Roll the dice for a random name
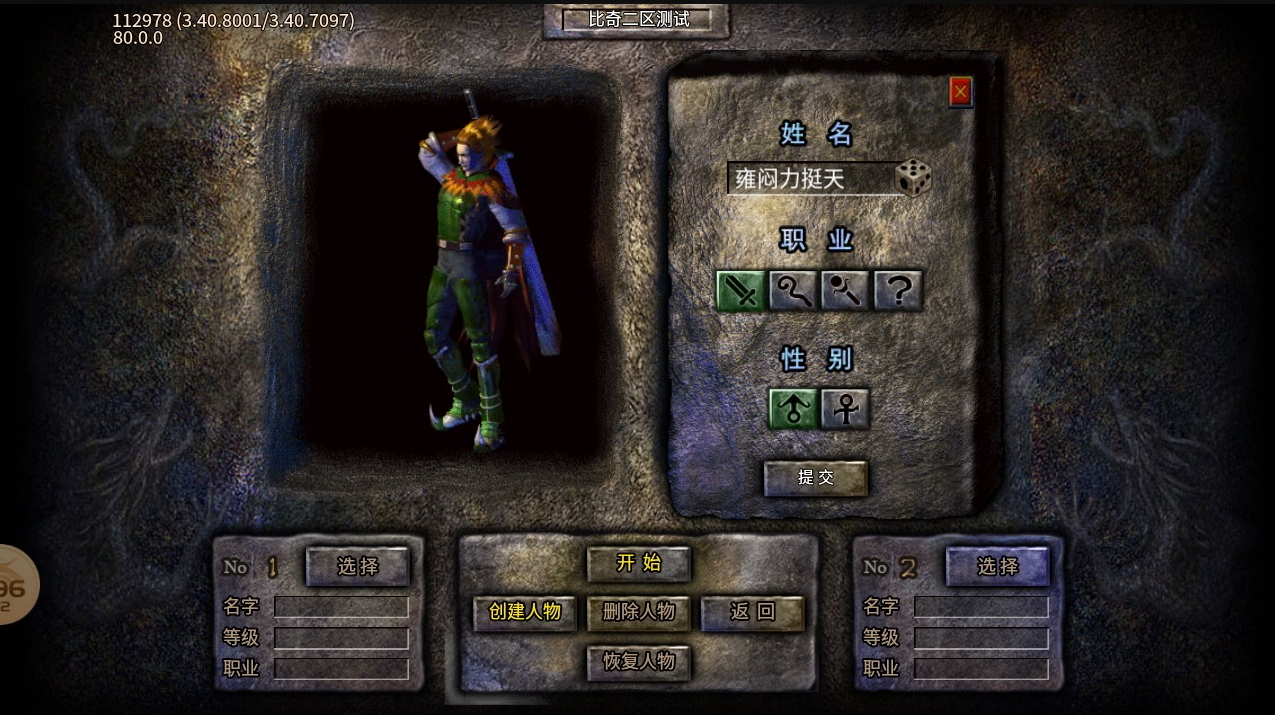Image resolution: width=1275 pixels, height=715 pixels. 912,178
